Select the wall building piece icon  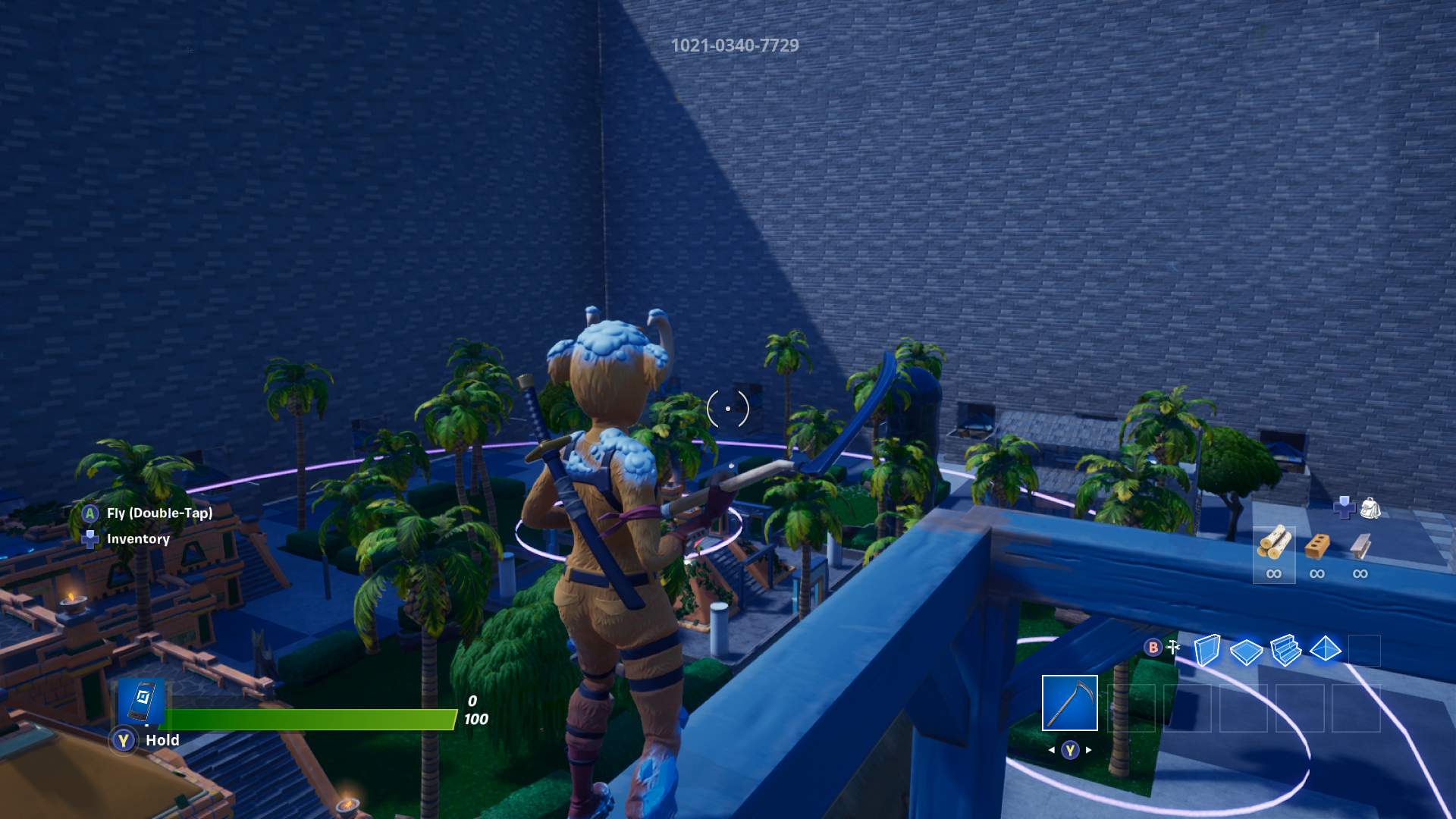tap(1209, 650)
